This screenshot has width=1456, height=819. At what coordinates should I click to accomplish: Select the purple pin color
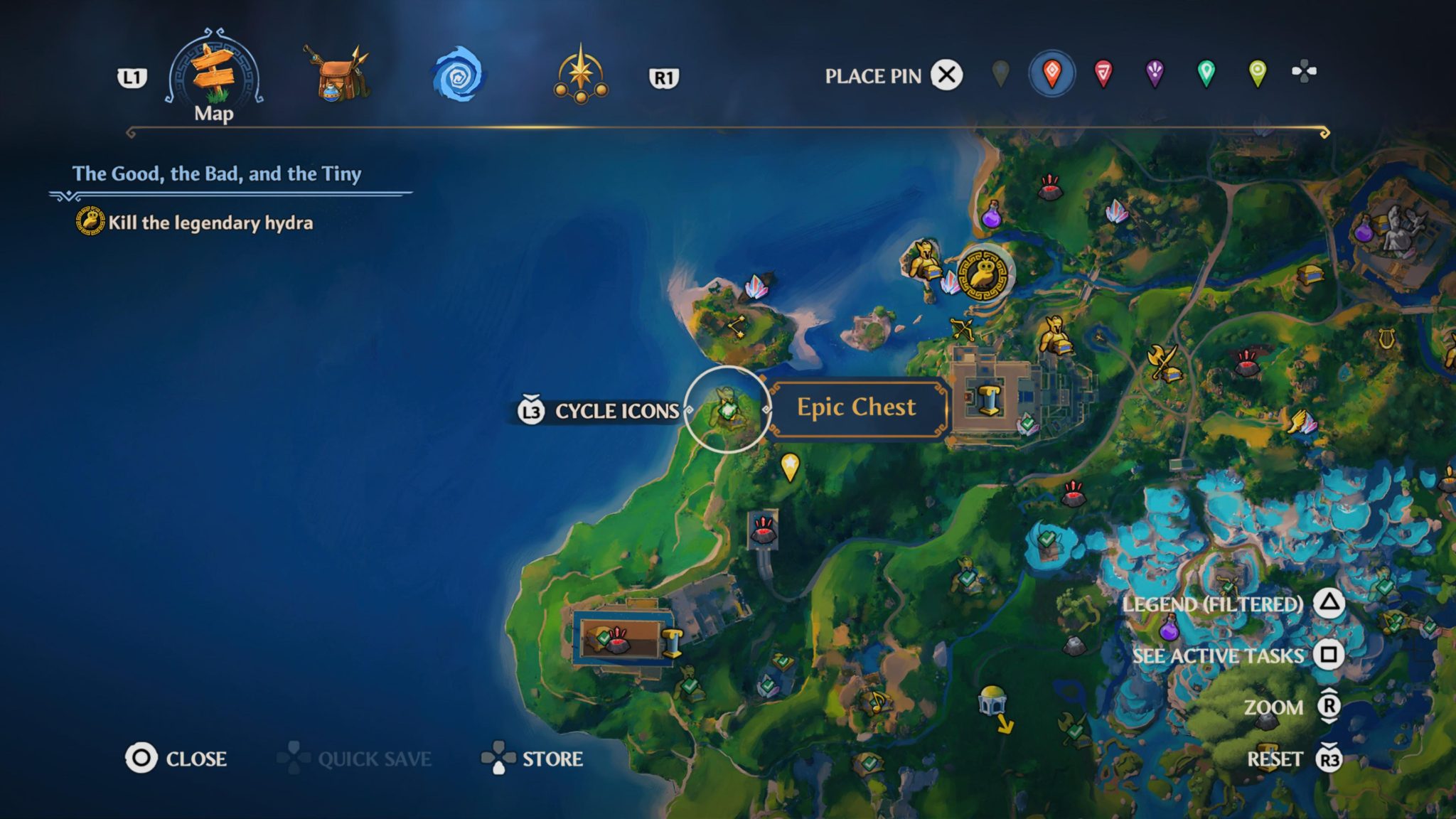(x=1155, y=72)
